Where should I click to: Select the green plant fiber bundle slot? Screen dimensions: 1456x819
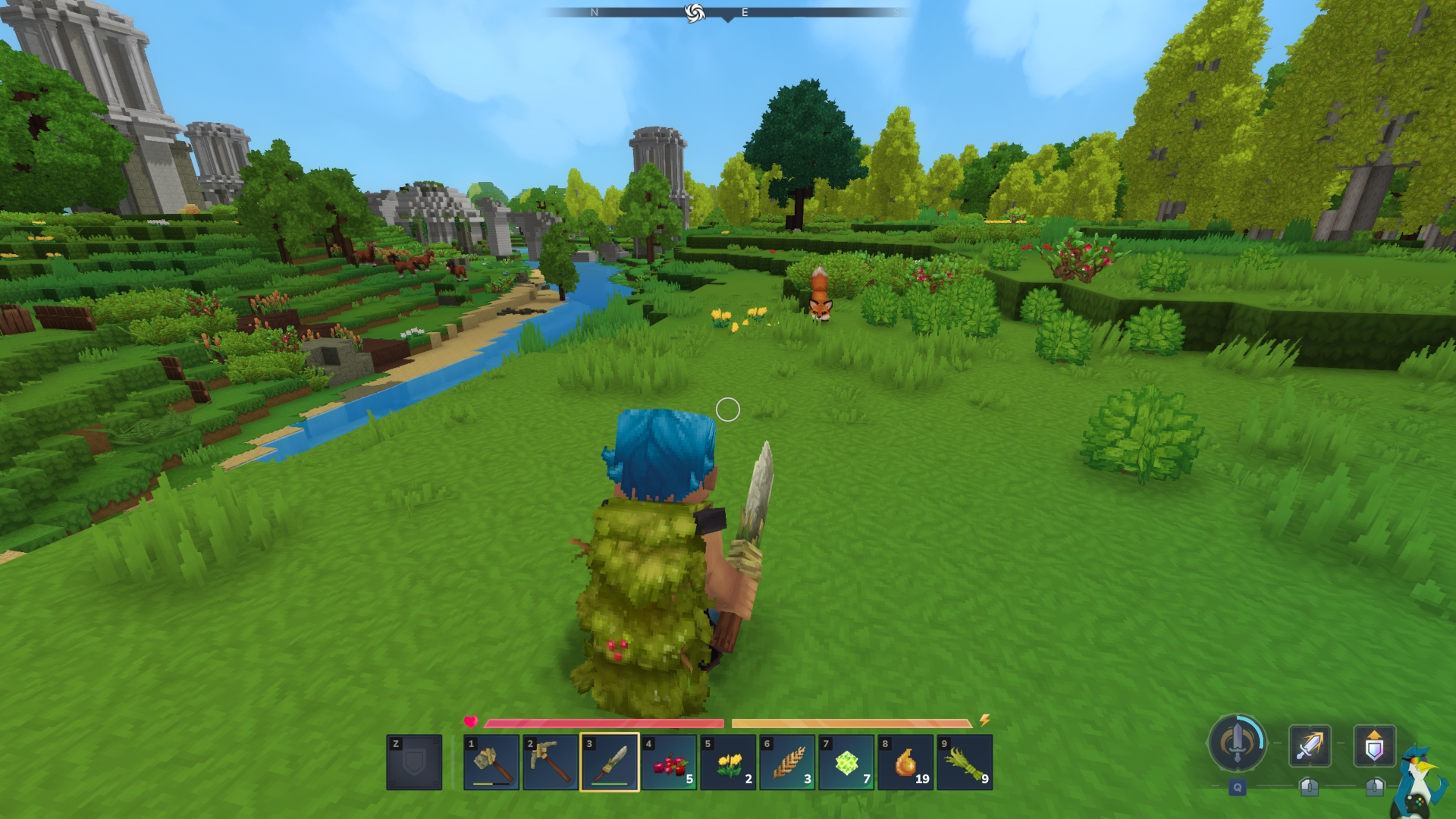coord(965,762)
